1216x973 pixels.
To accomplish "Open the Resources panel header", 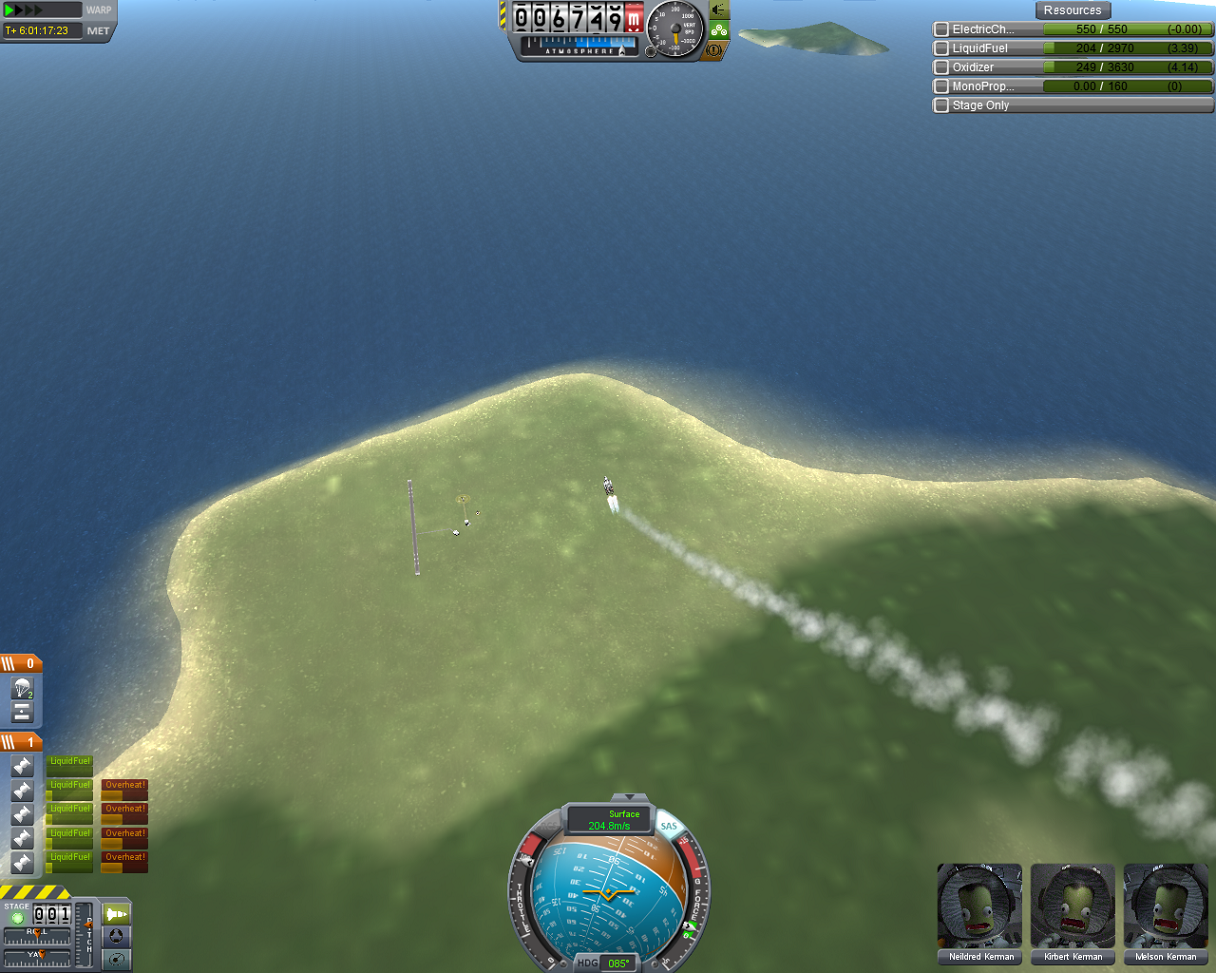I will pyautogui.click(x=1072, y=10).
